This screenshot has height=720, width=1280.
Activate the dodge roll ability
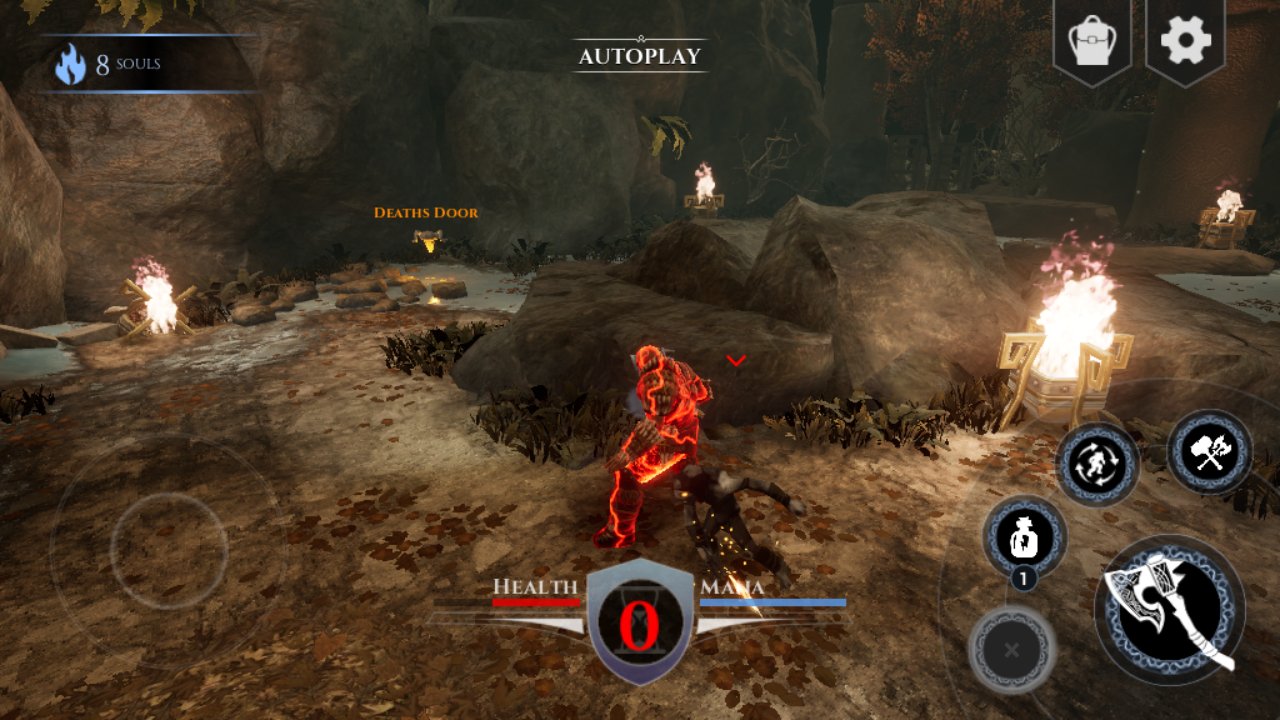(x=1097, y=465)
